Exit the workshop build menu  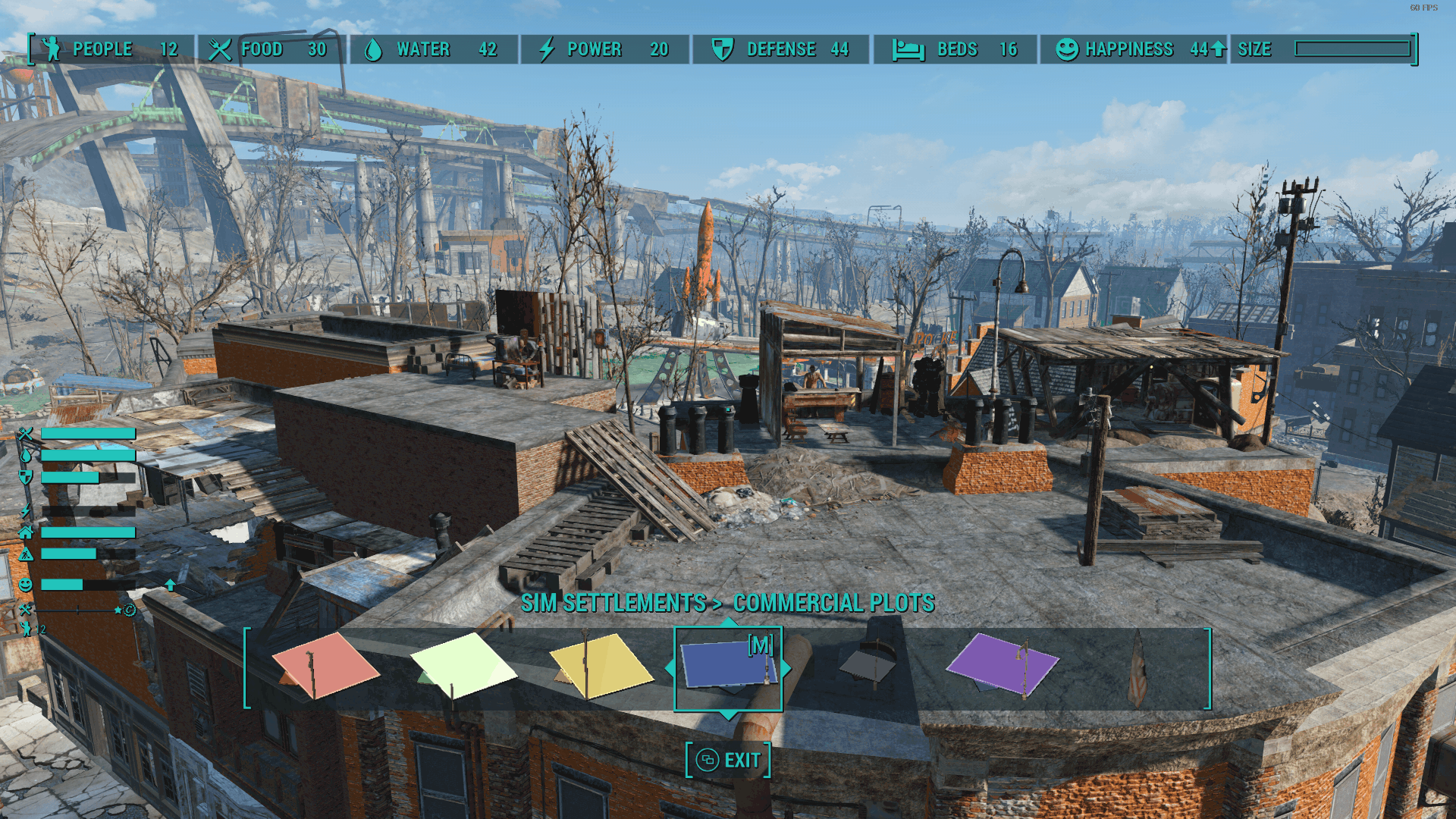point(729,760)
